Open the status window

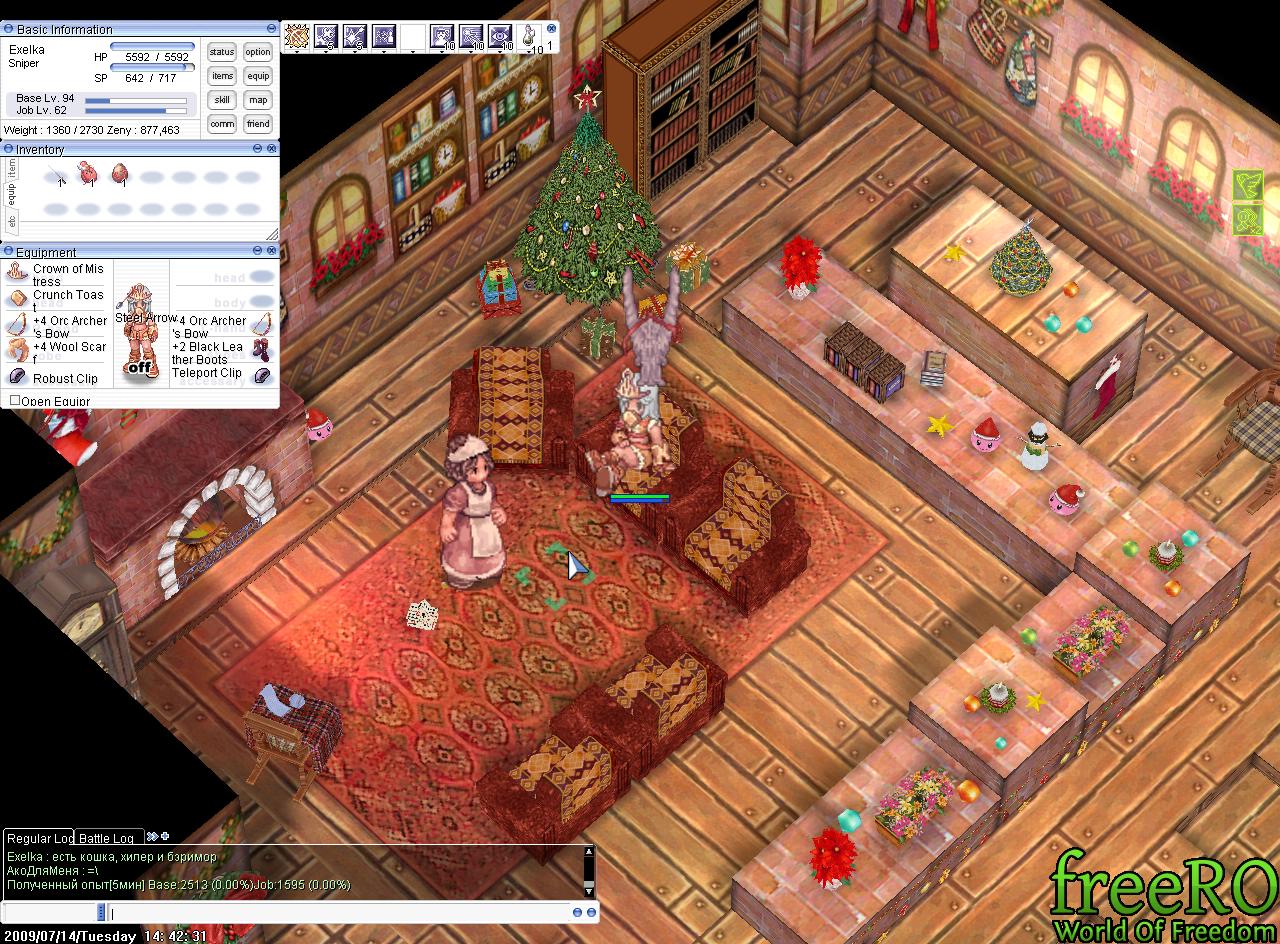(x=222, y=52)
